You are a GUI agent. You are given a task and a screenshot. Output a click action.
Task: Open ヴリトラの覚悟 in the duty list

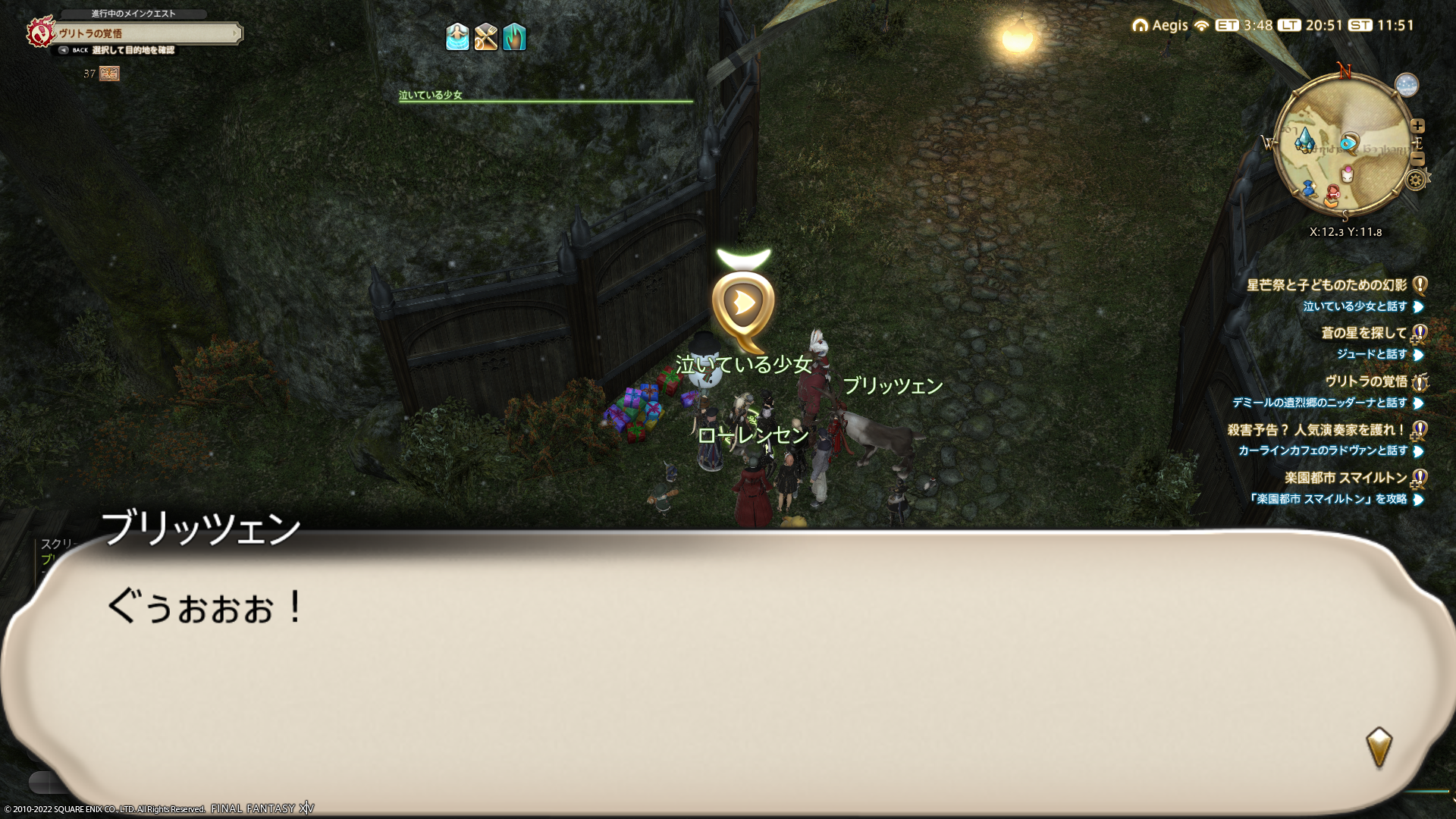coord(1366,381)
